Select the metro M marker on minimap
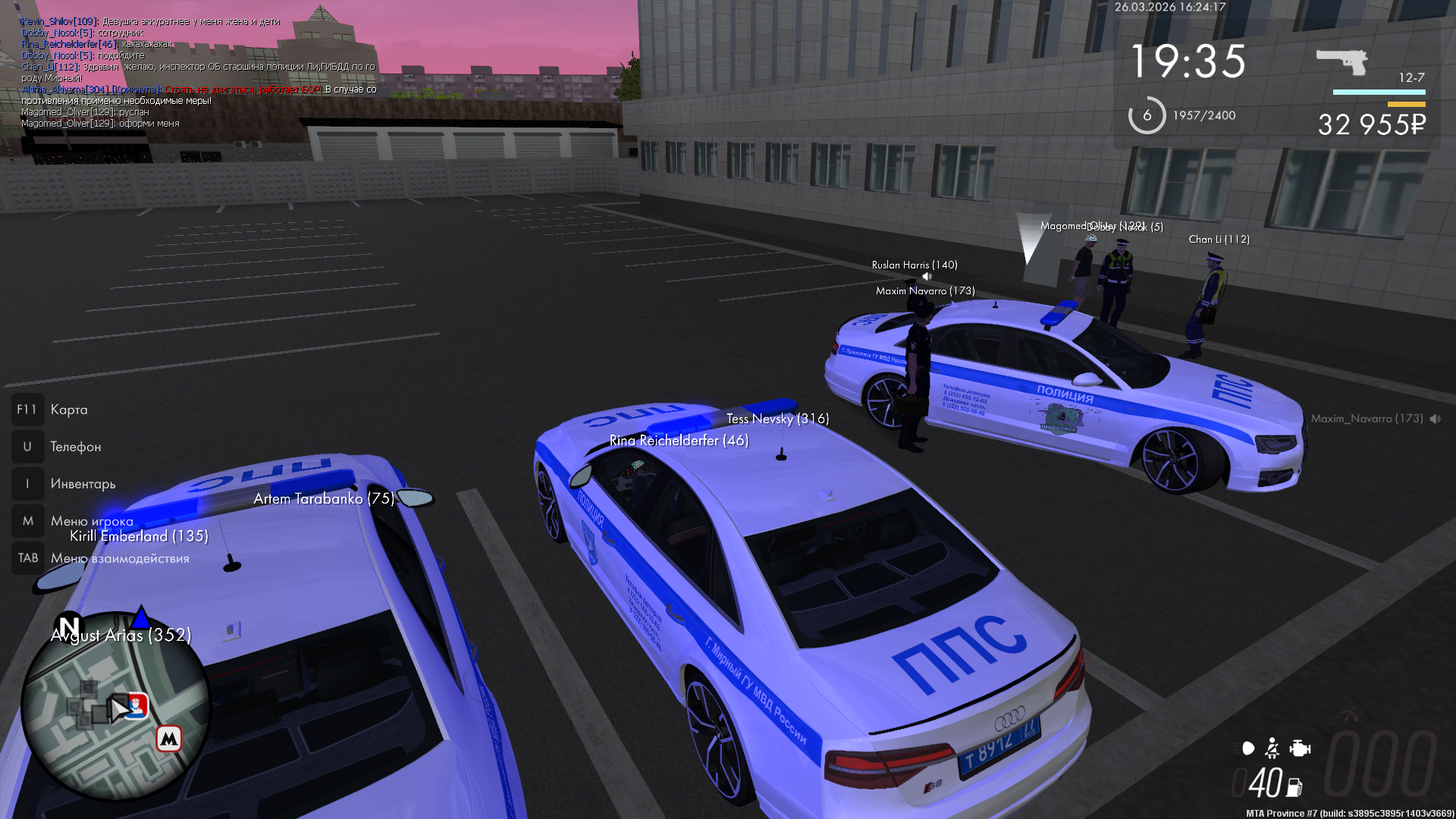1456x819 pixels. coord(168,738)
